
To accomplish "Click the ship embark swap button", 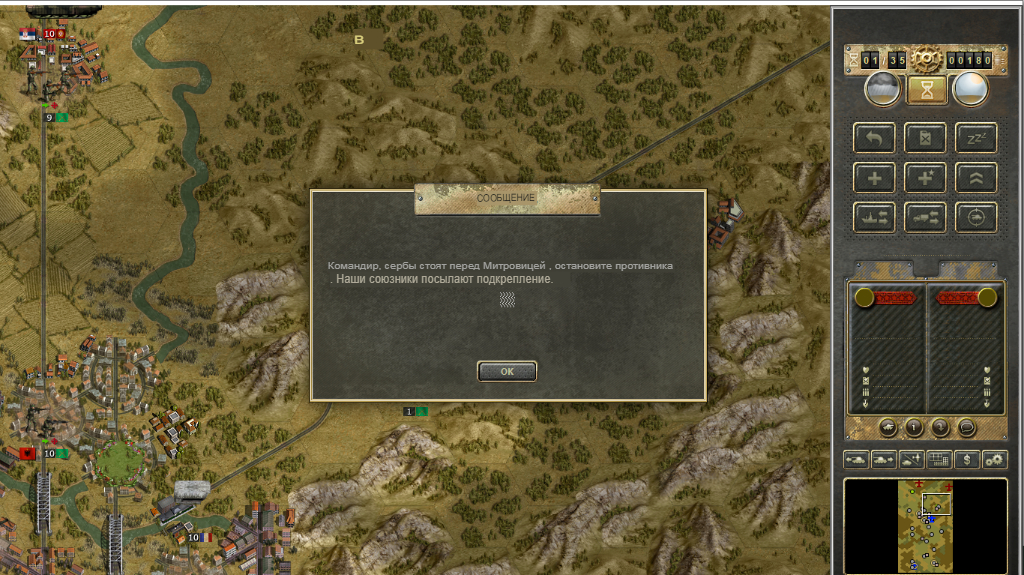I will point(874,216).
